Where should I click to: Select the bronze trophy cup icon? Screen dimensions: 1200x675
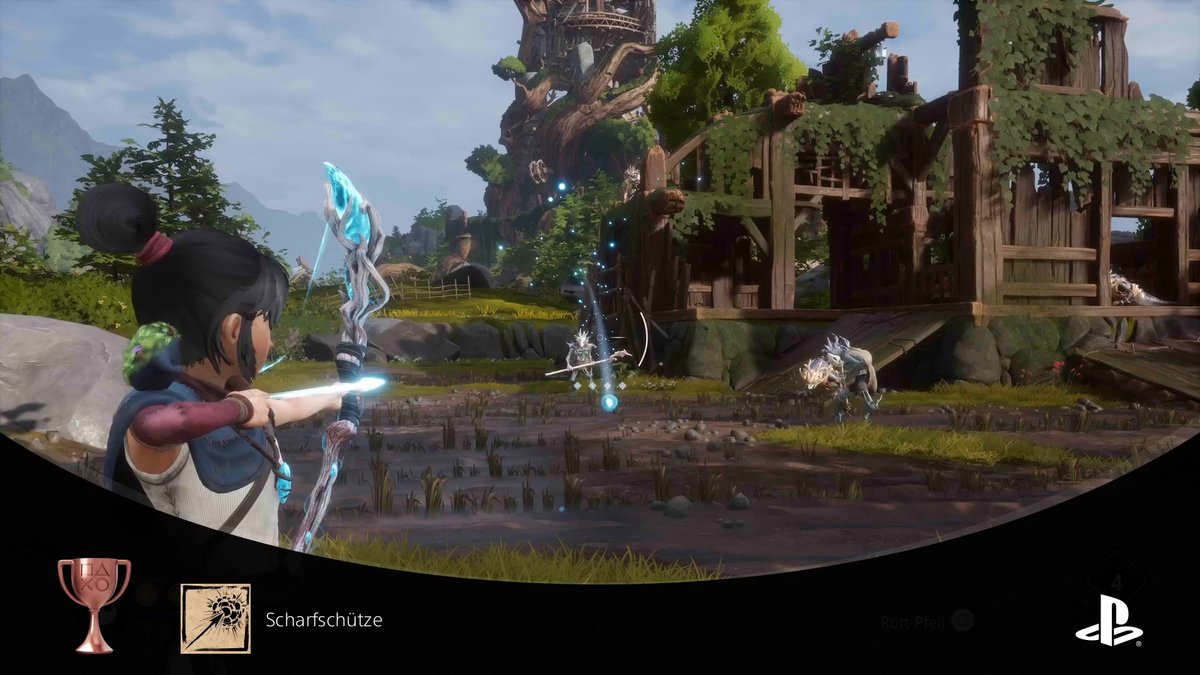(94, 604)
